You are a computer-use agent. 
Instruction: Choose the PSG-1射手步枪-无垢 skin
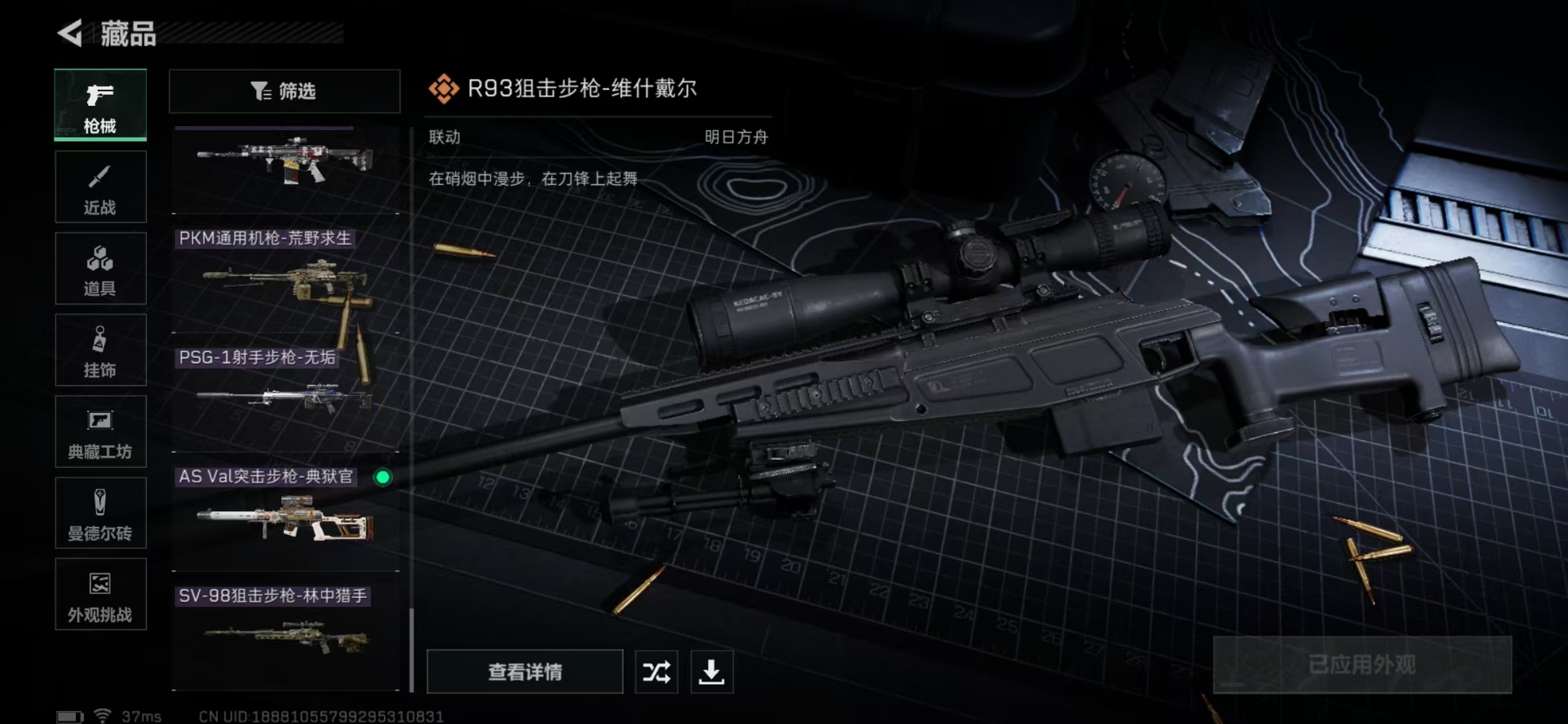[x=285, y=399]
